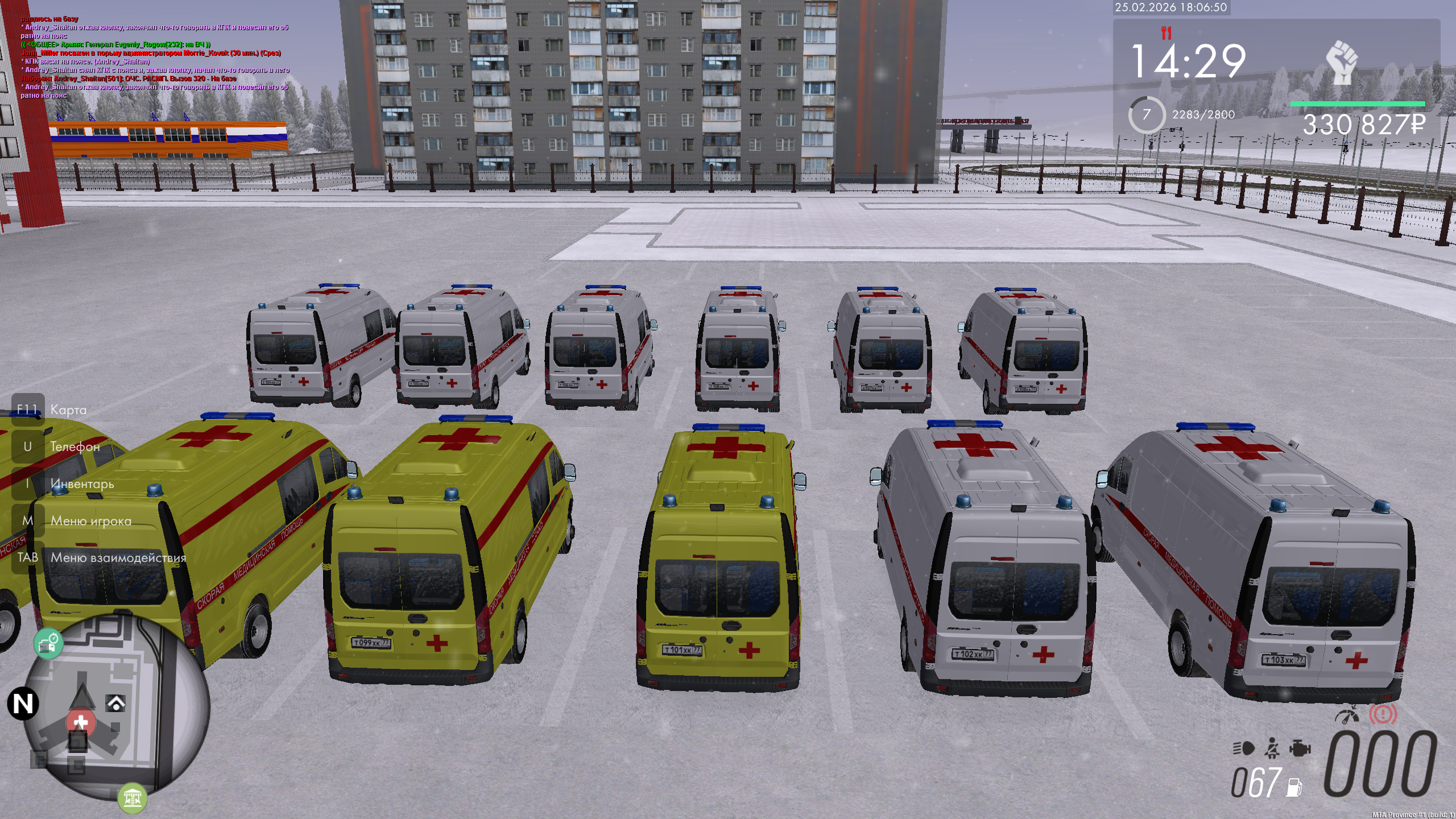This screenshot has width=1456, height=819.
Task: Choose the Меню взаимодействия entry
Action: point(118,557)
